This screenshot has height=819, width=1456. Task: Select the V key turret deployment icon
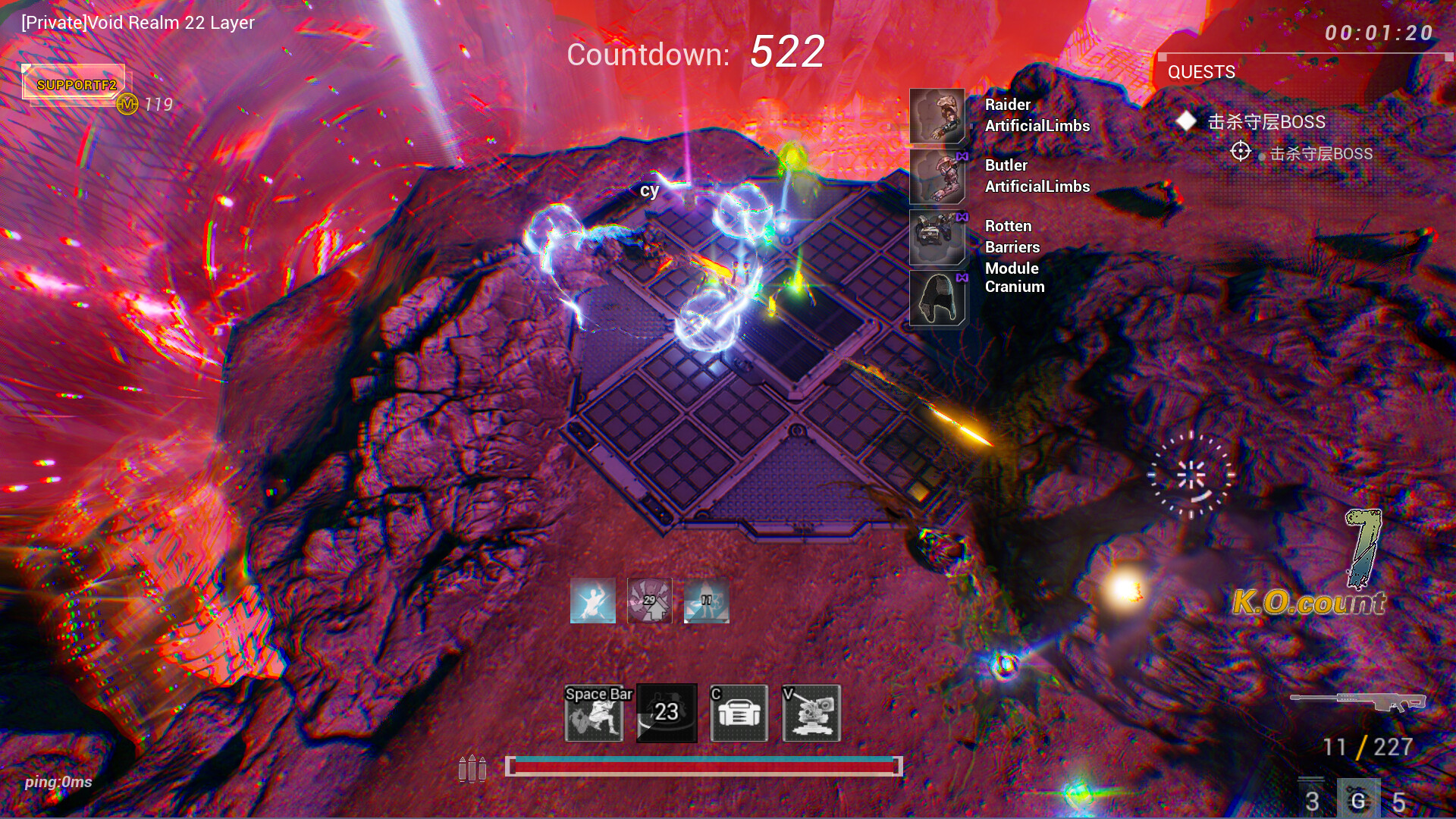coord(813,713)
